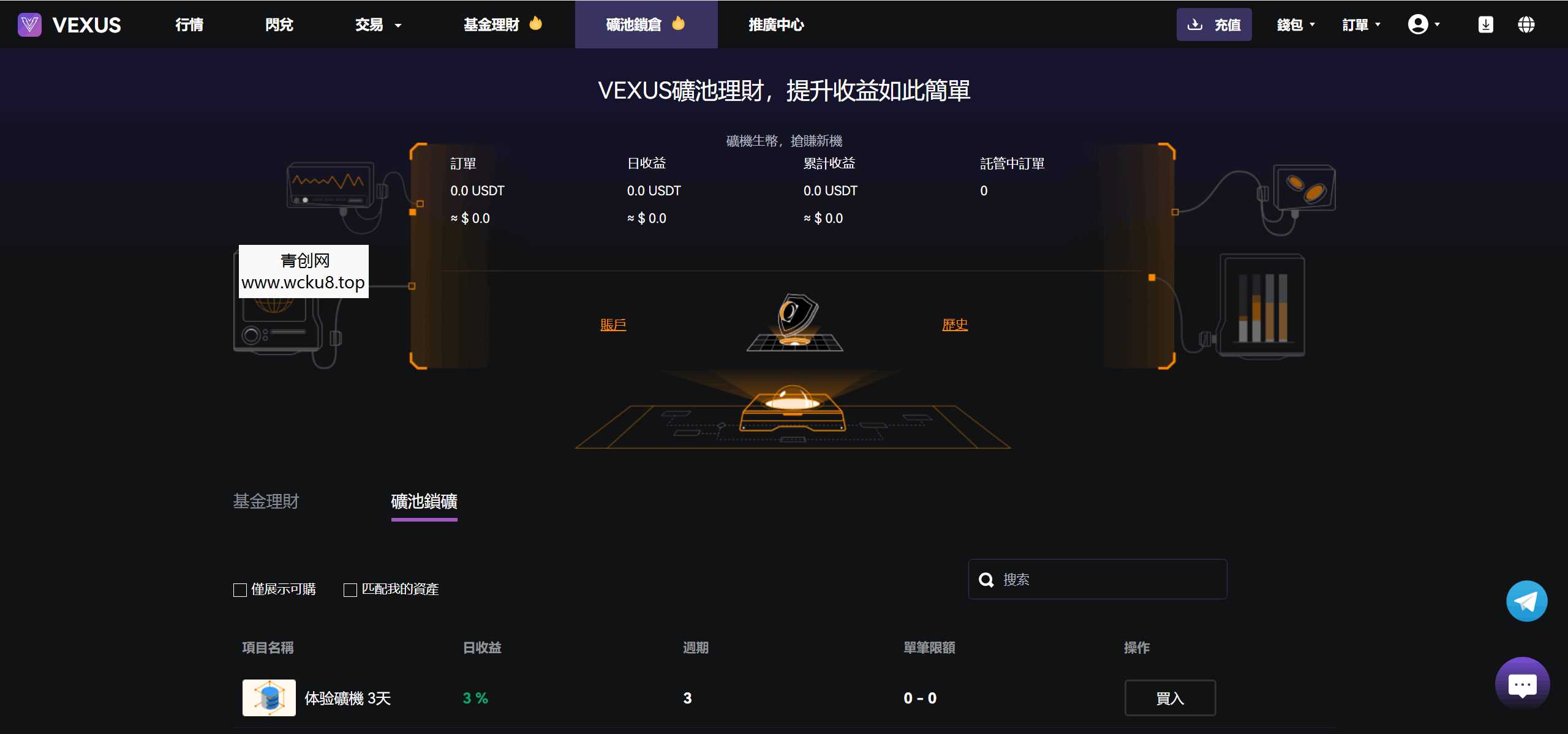Open the user profile account icon
This screenshot has height=734, width=1568.
click(1417, 23)
